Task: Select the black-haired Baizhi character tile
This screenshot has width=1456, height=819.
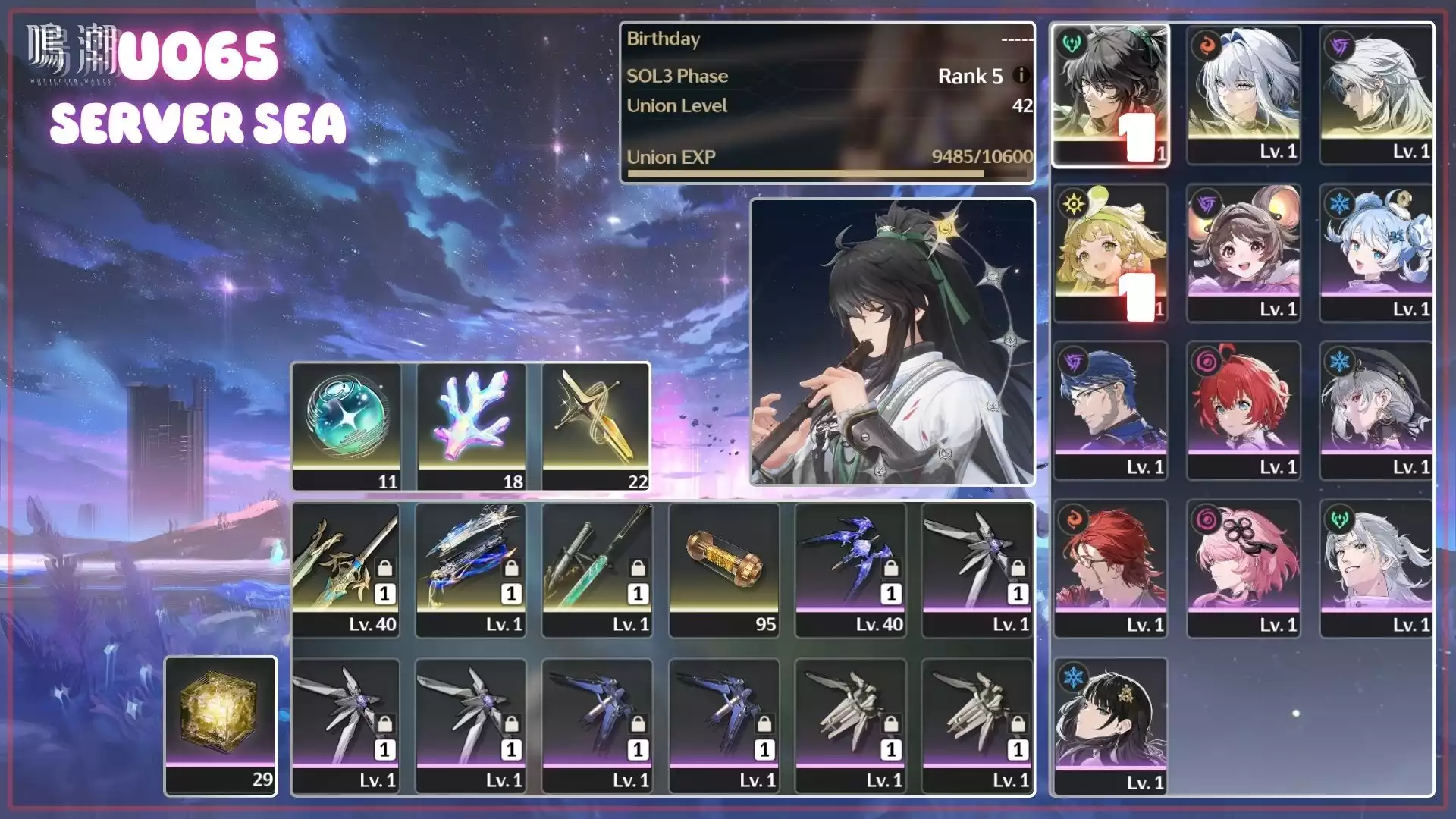Action: [x=1110, y=726]
